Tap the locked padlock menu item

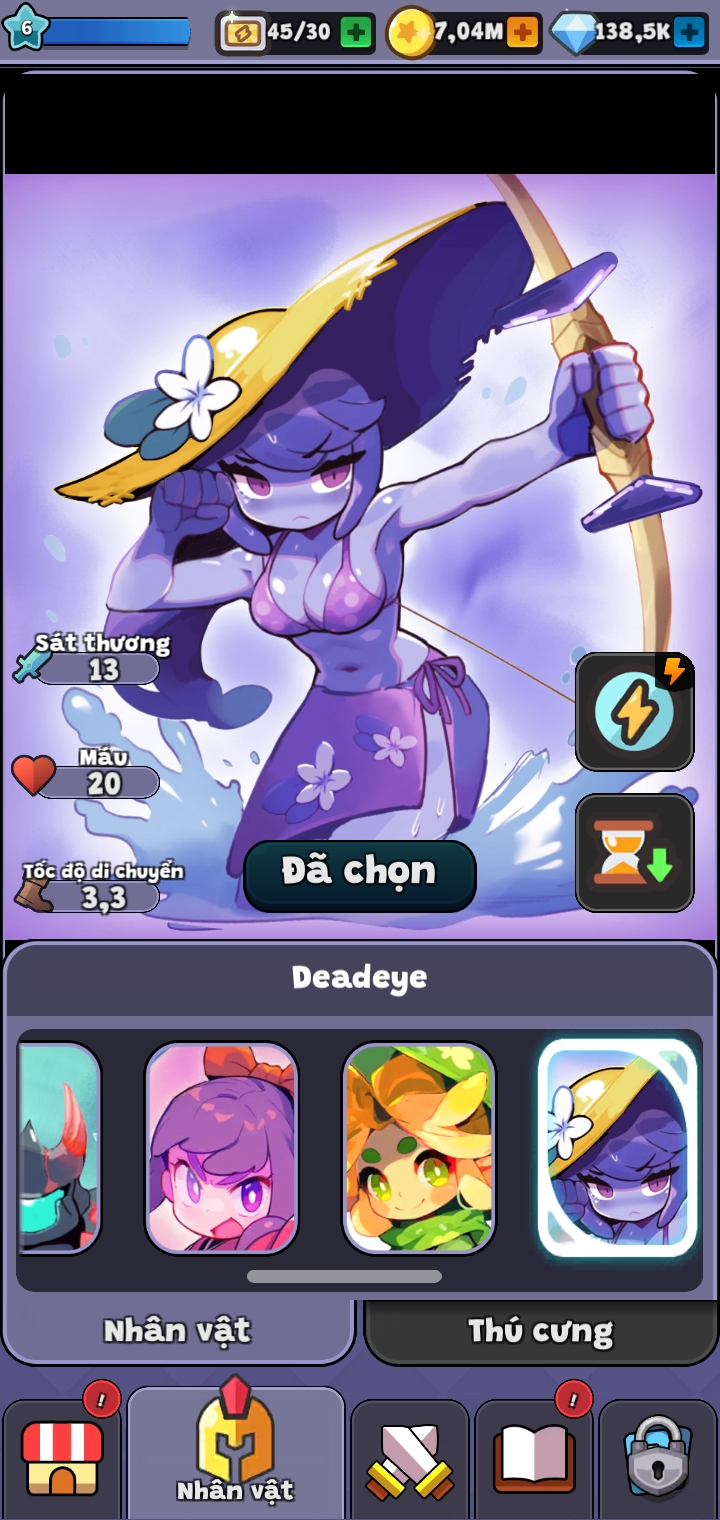[658, 1458]
